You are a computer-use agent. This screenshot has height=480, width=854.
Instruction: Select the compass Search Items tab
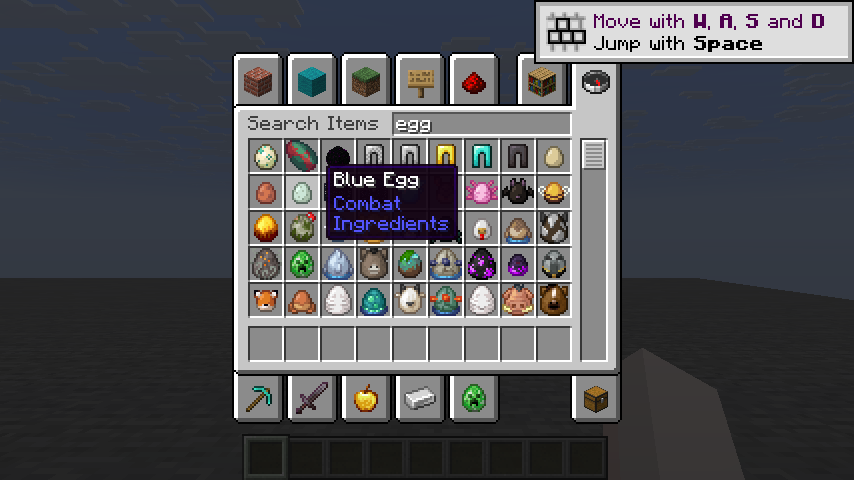595,80
